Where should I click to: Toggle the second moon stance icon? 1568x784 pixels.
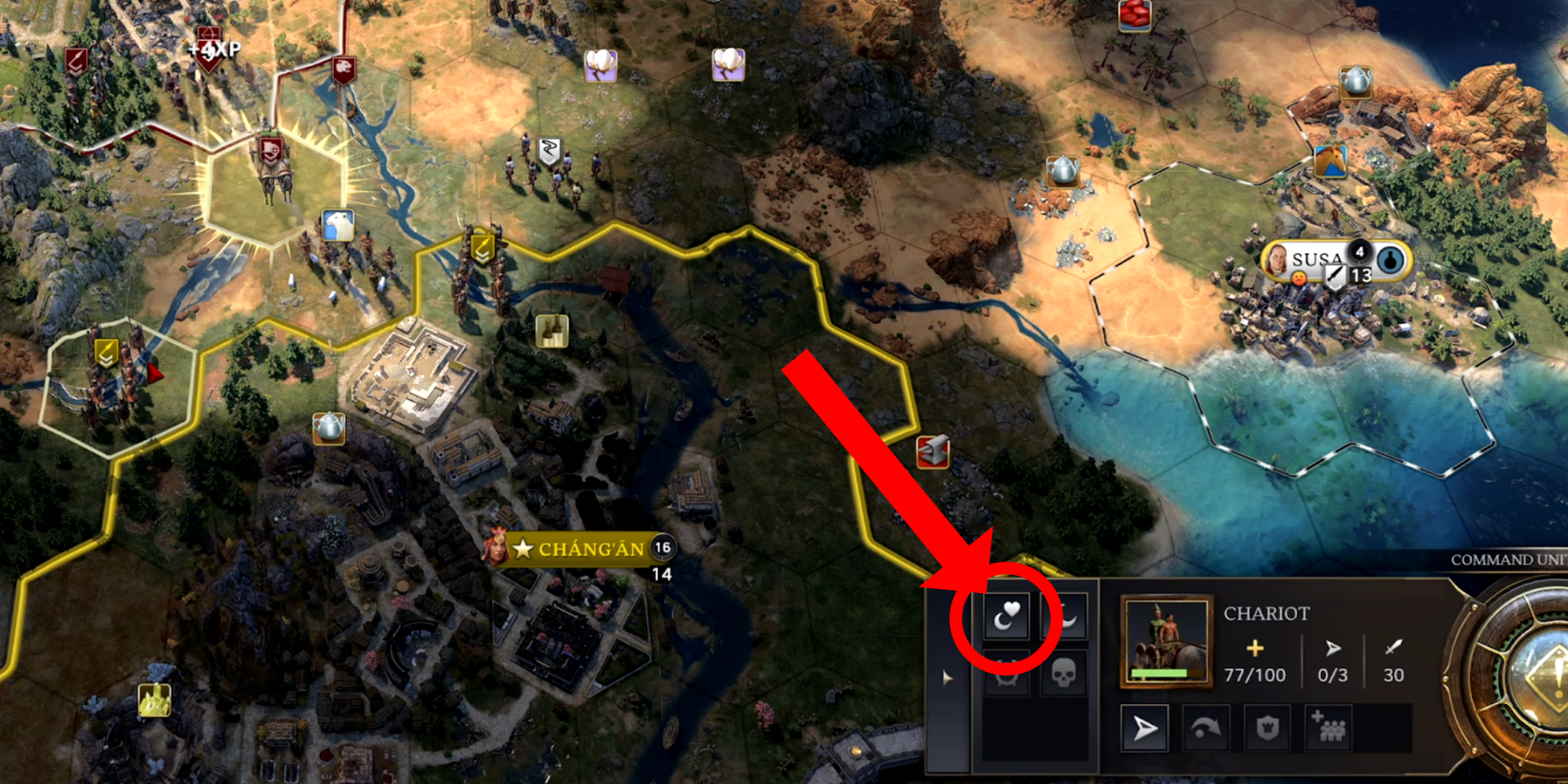click(1064, 617)
